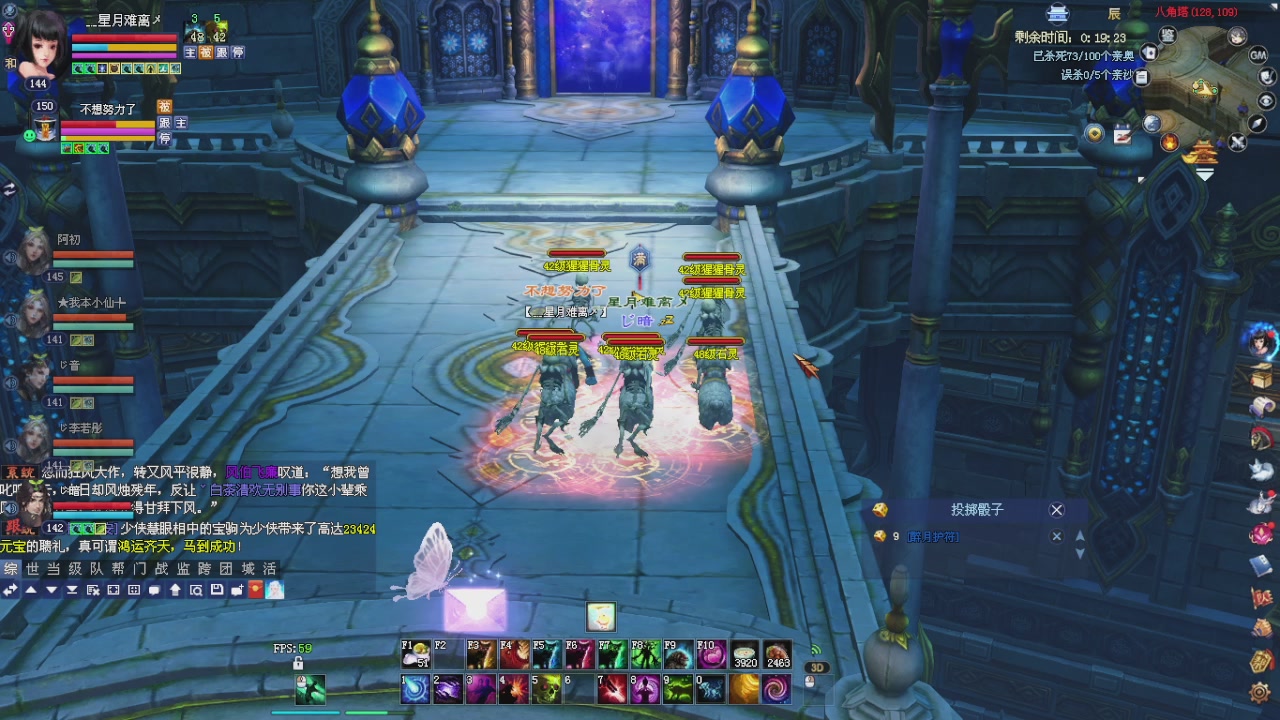Viewport: 1280px width, 720px height.
Task: Toggle the 3D view mode button
Action: tap(817, 668)
